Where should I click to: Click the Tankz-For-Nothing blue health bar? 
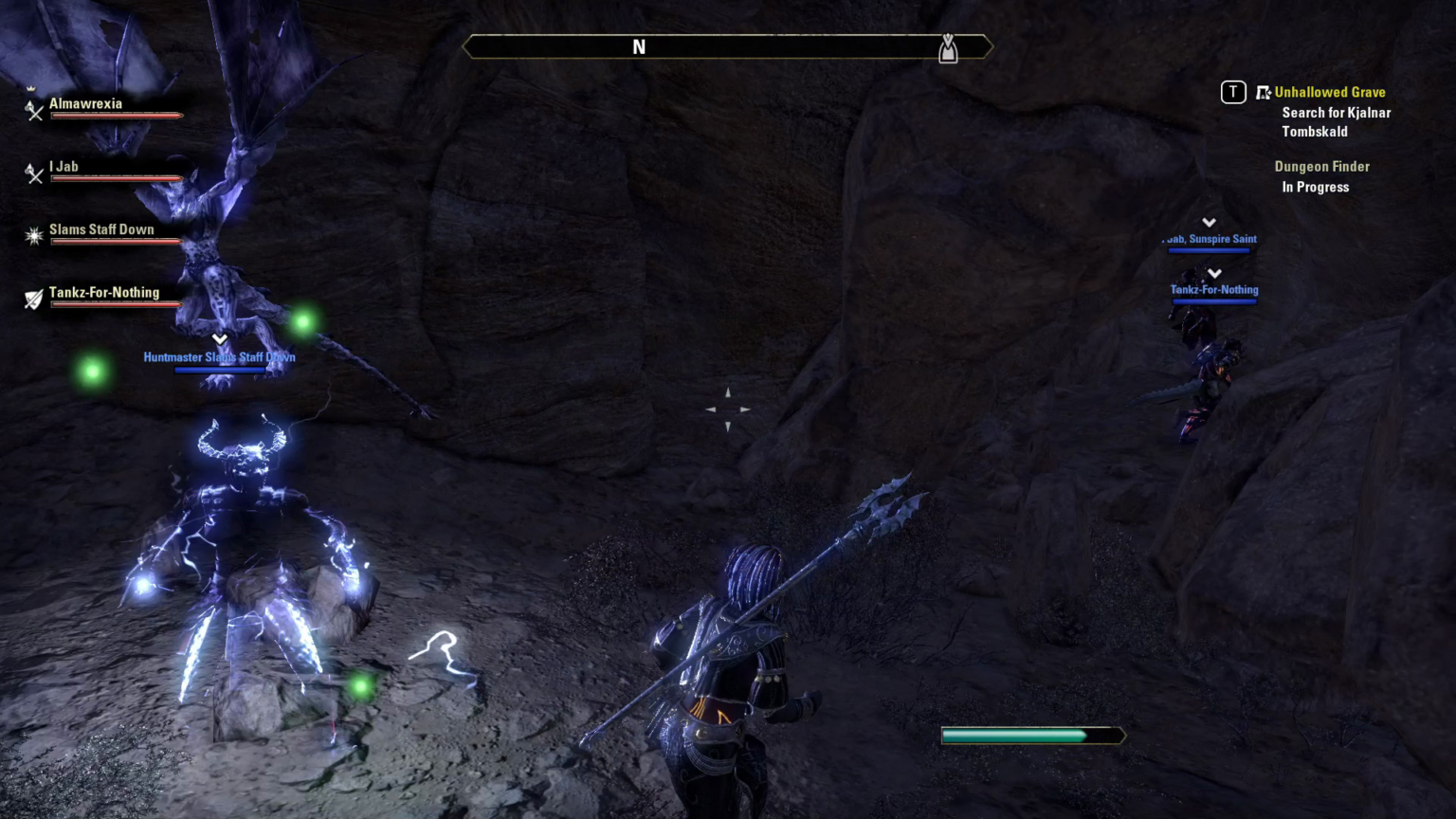pyautogui.click(x=1214, y=301)
